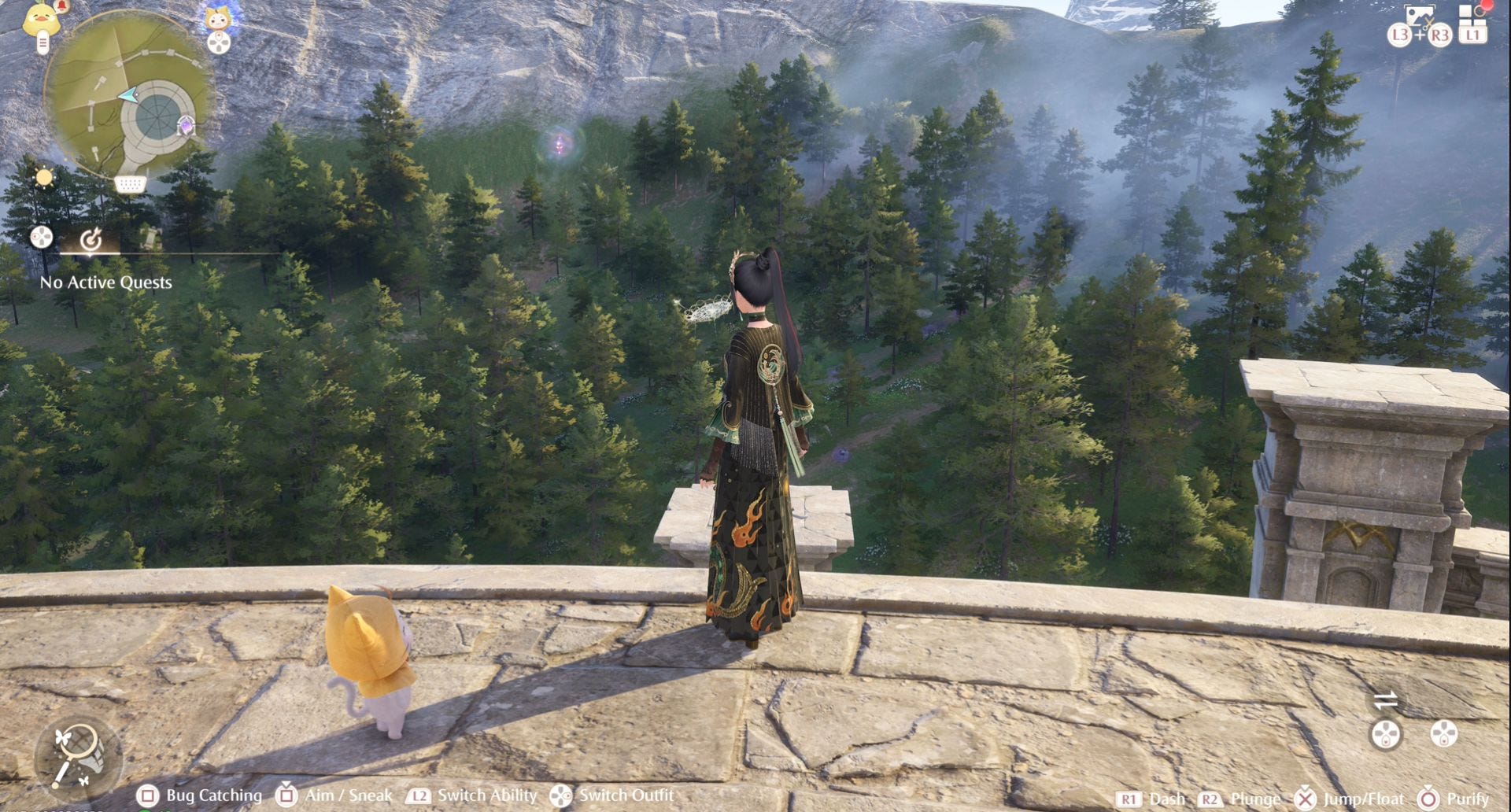
Task: Open the photo capture camera icon
Action: [1419, 16]
